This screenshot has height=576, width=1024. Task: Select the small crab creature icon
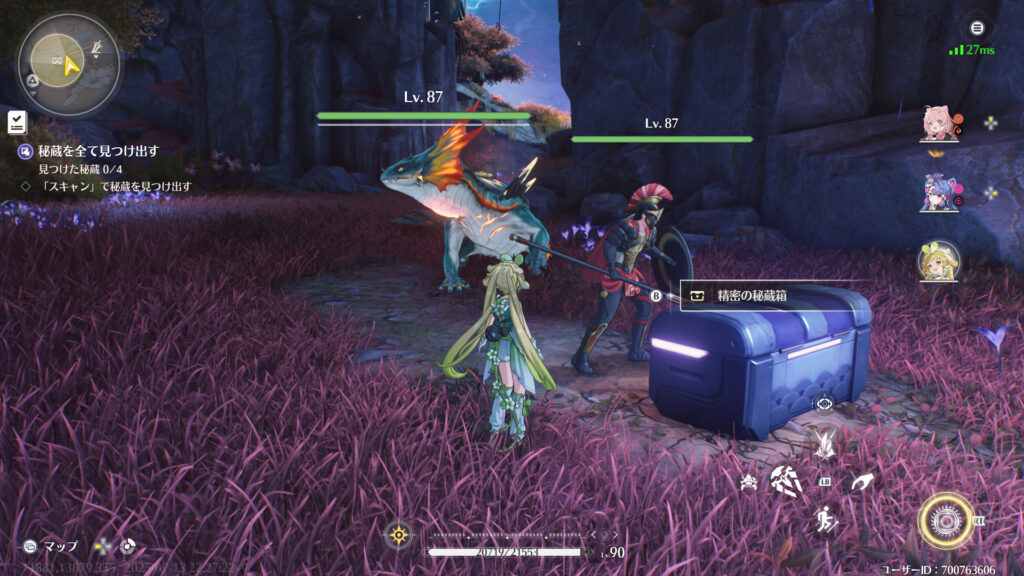[748, 483]
